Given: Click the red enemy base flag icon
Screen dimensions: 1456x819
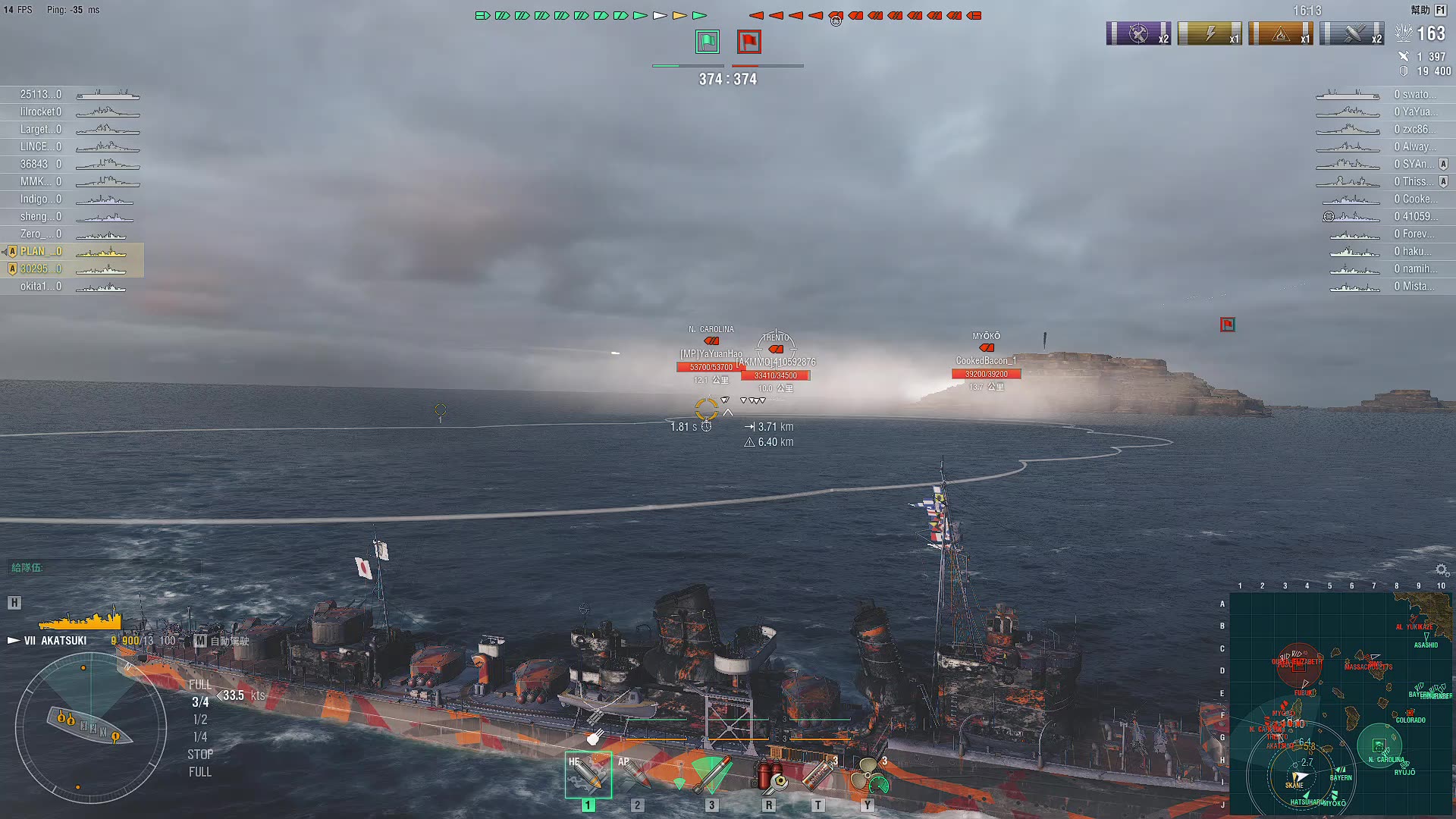Looking at the screenshot, I should tap(749, 42).
